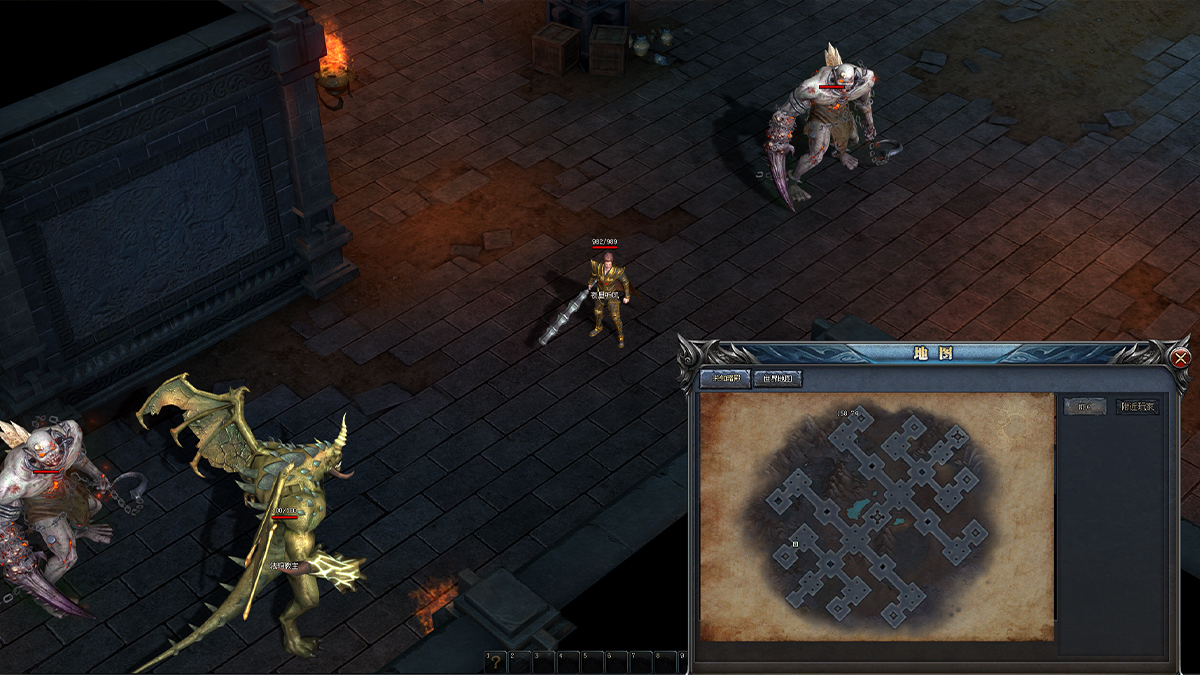
Task: Activate the question mark hotbar slot
Action: 495,661
